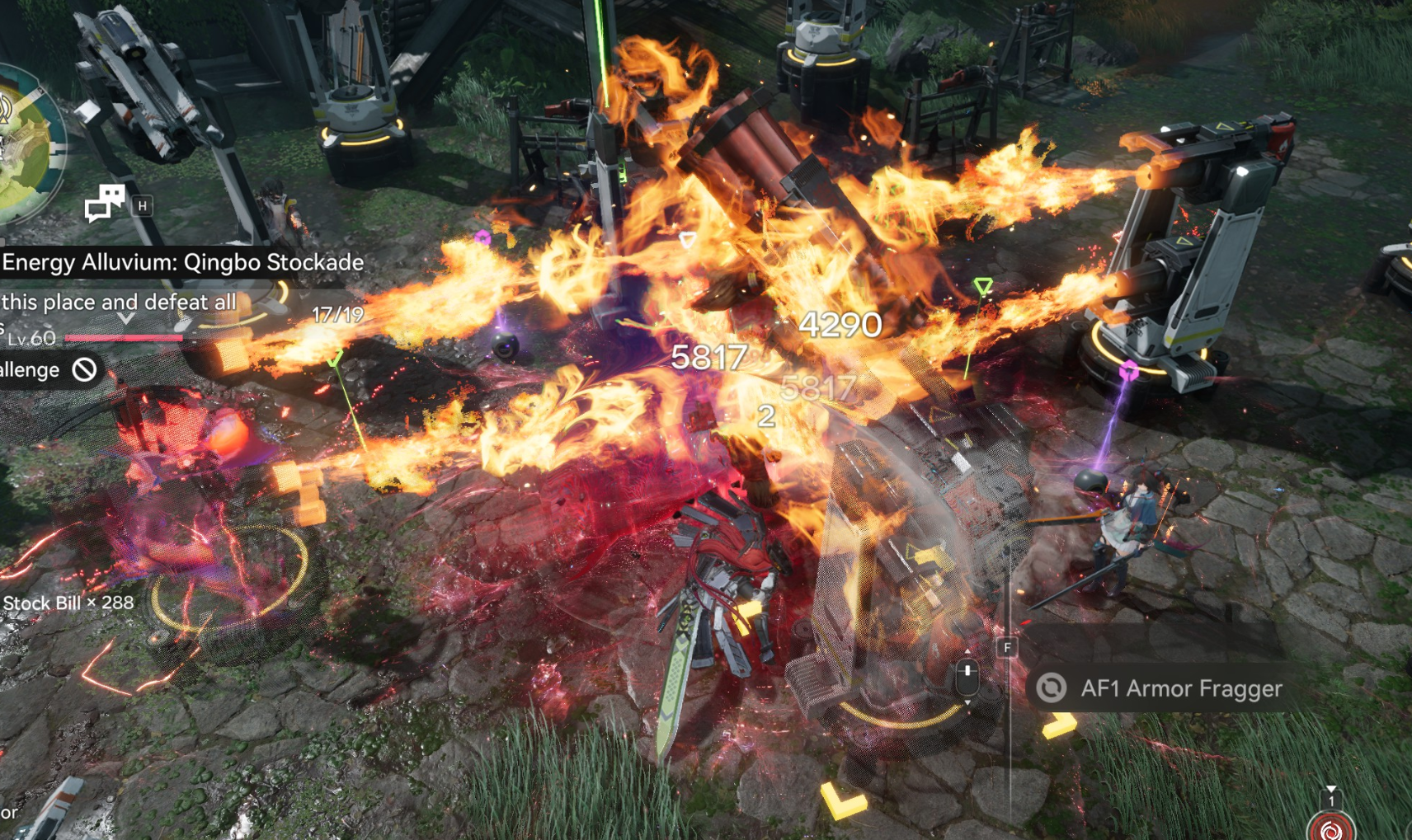The image size is (1412, 840).
Task: Open the chat speech-bubble icon
Action: (105, 203)
